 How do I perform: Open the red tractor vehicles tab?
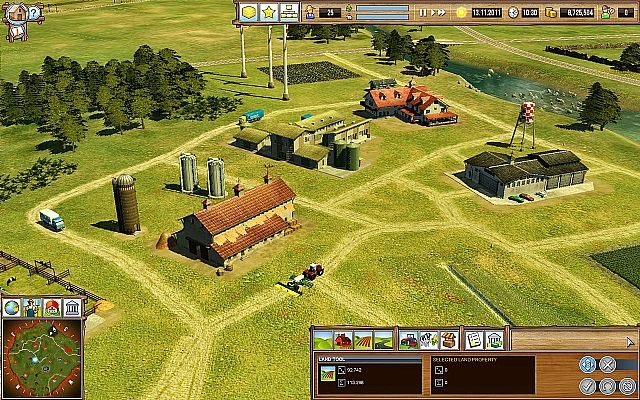[410, 340]
